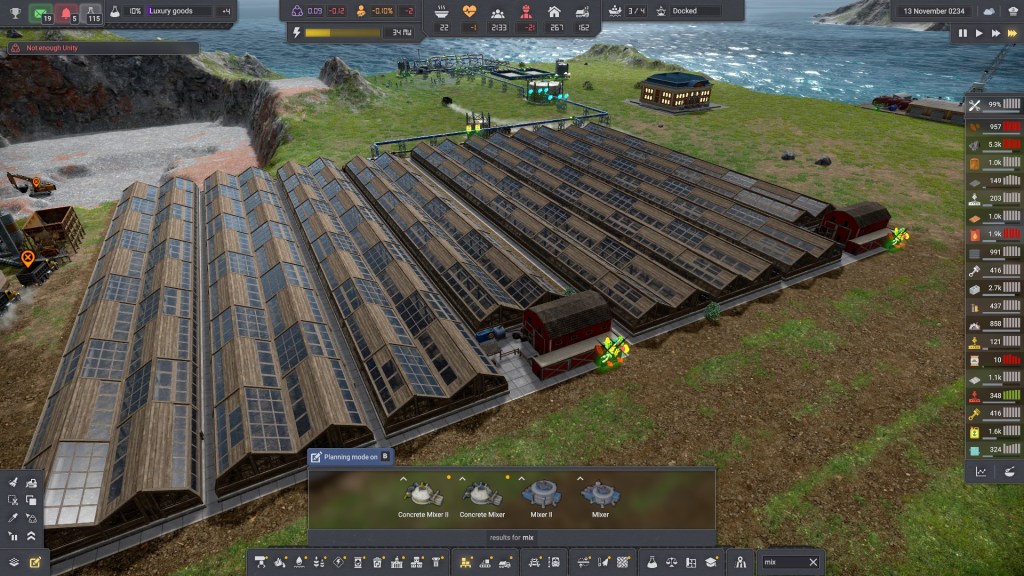The height and width of the screenshot is (576, 1024).
Task: Toggle the planning mode pencil button
Action: (x=35, y=563)
